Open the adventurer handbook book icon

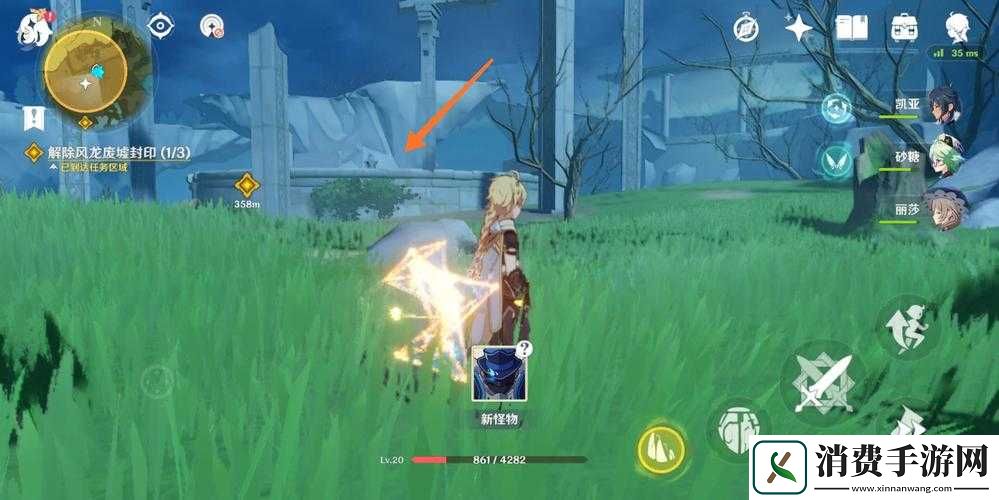(x=851, y=27)
